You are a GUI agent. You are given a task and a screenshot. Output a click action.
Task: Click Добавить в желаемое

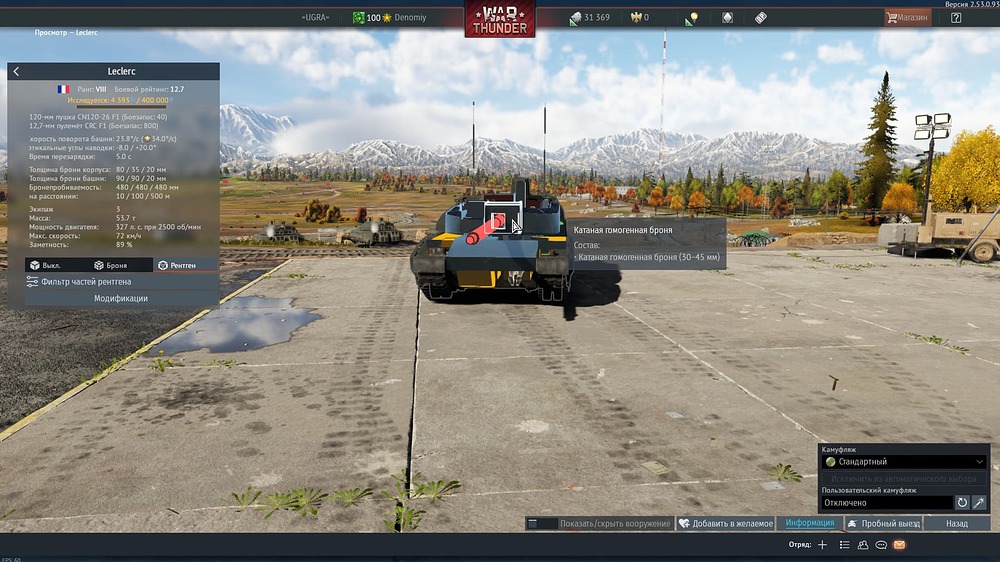tap(725, 523)
